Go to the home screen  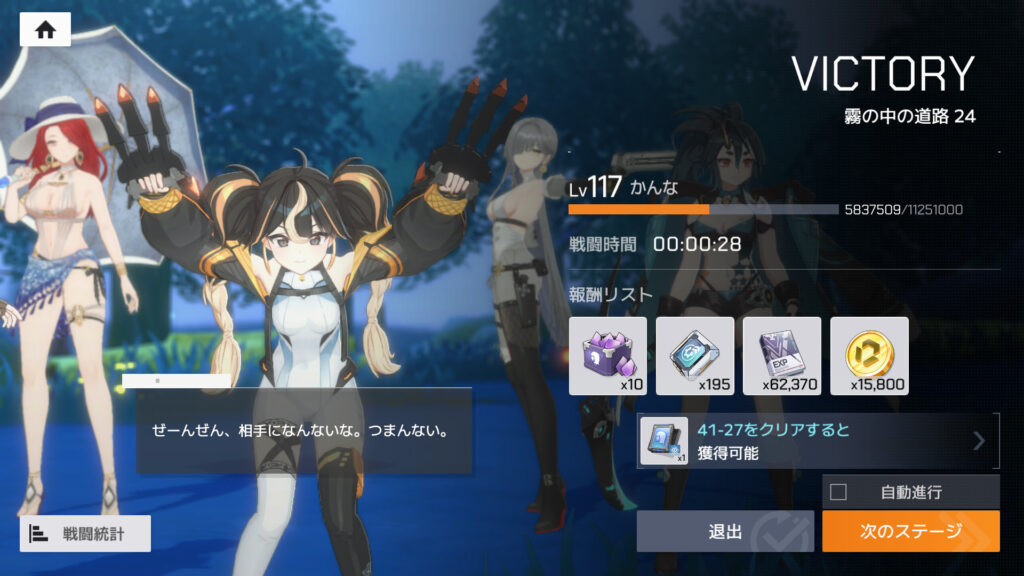[45, 30]
